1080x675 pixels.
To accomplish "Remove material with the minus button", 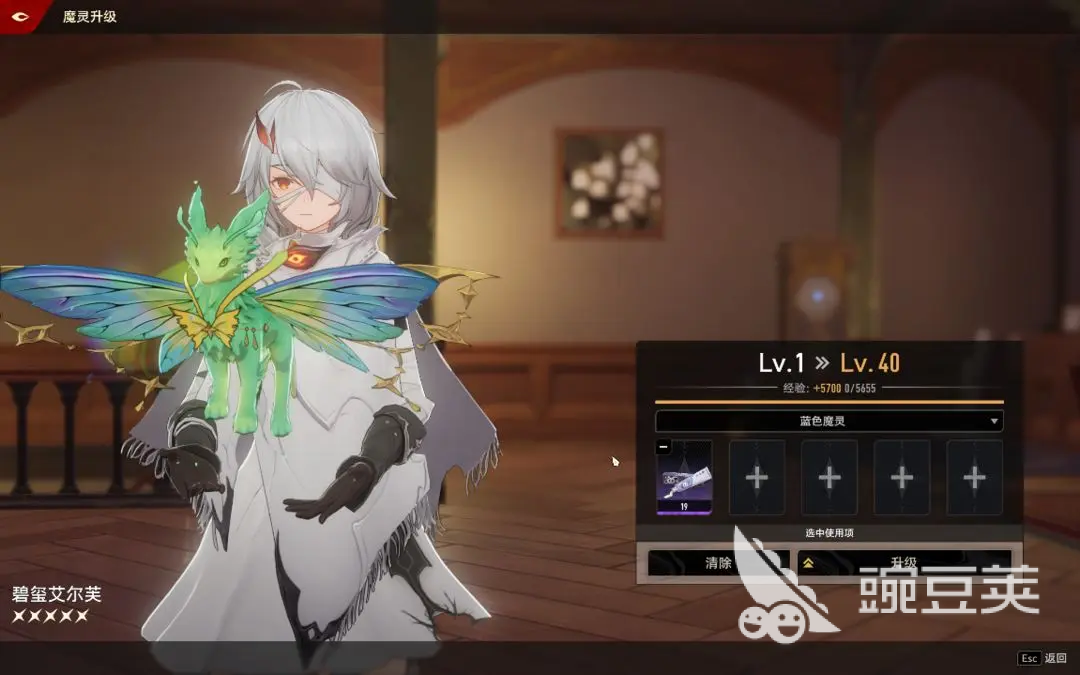I will (663, 447).
